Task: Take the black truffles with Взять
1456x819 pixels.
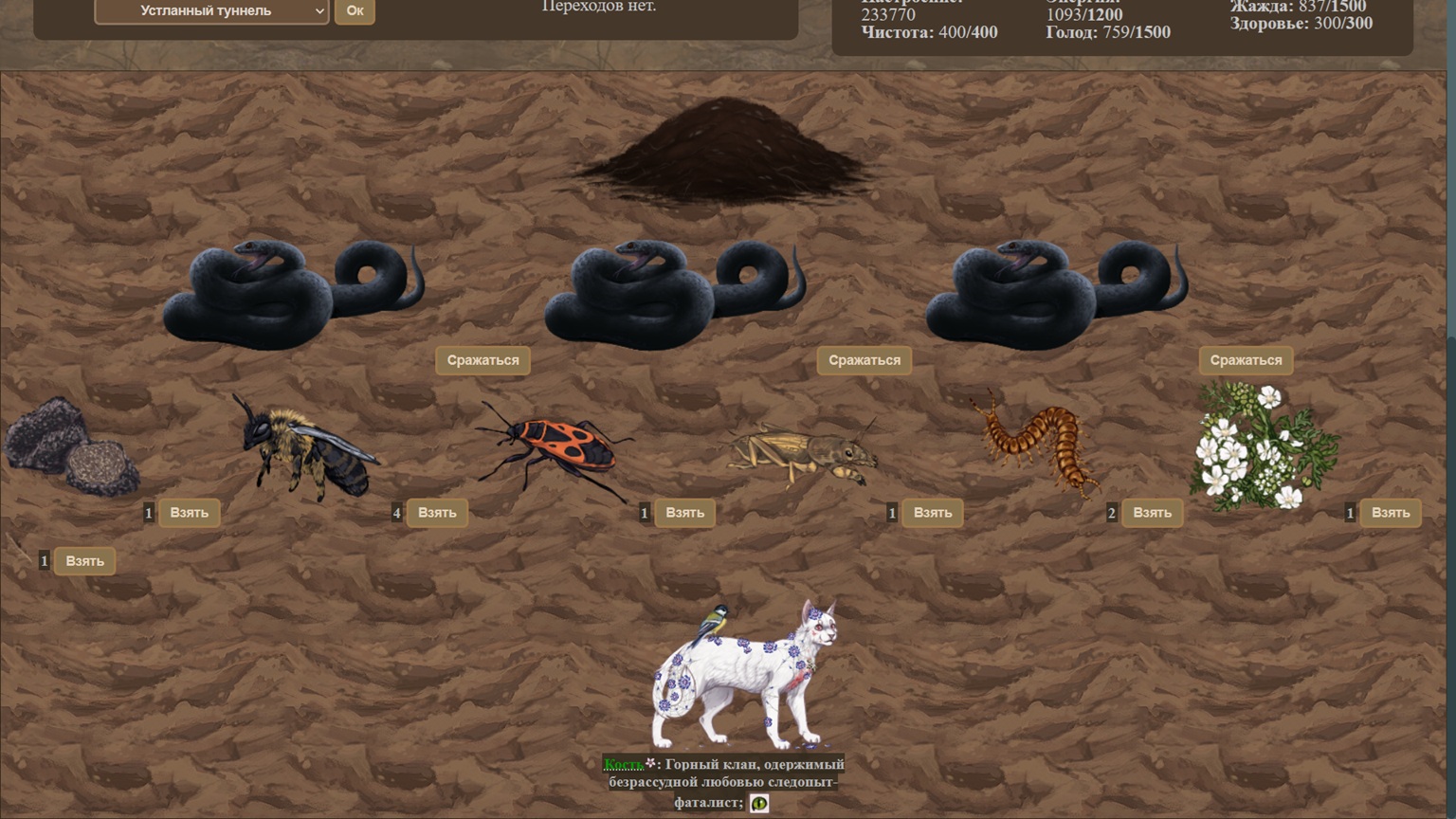Action: tap(189, 513)
